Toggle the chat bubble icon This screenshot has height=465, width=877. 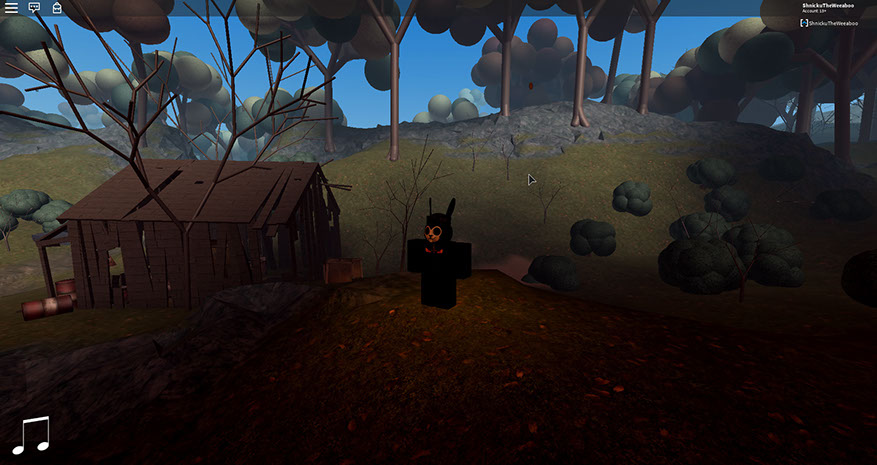(34, 7)
